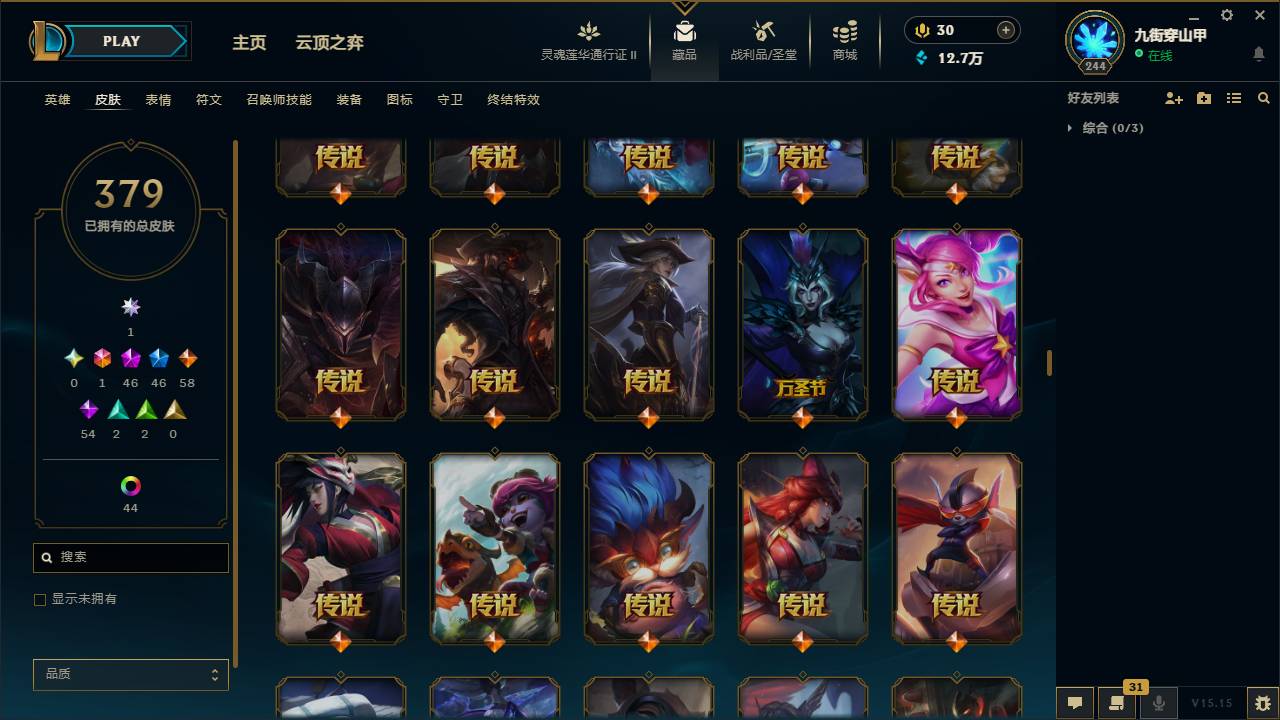This screenshot has height=720, width=1280.
Task: Toggle the voice chat microphone
Action: coord(1158,702)
